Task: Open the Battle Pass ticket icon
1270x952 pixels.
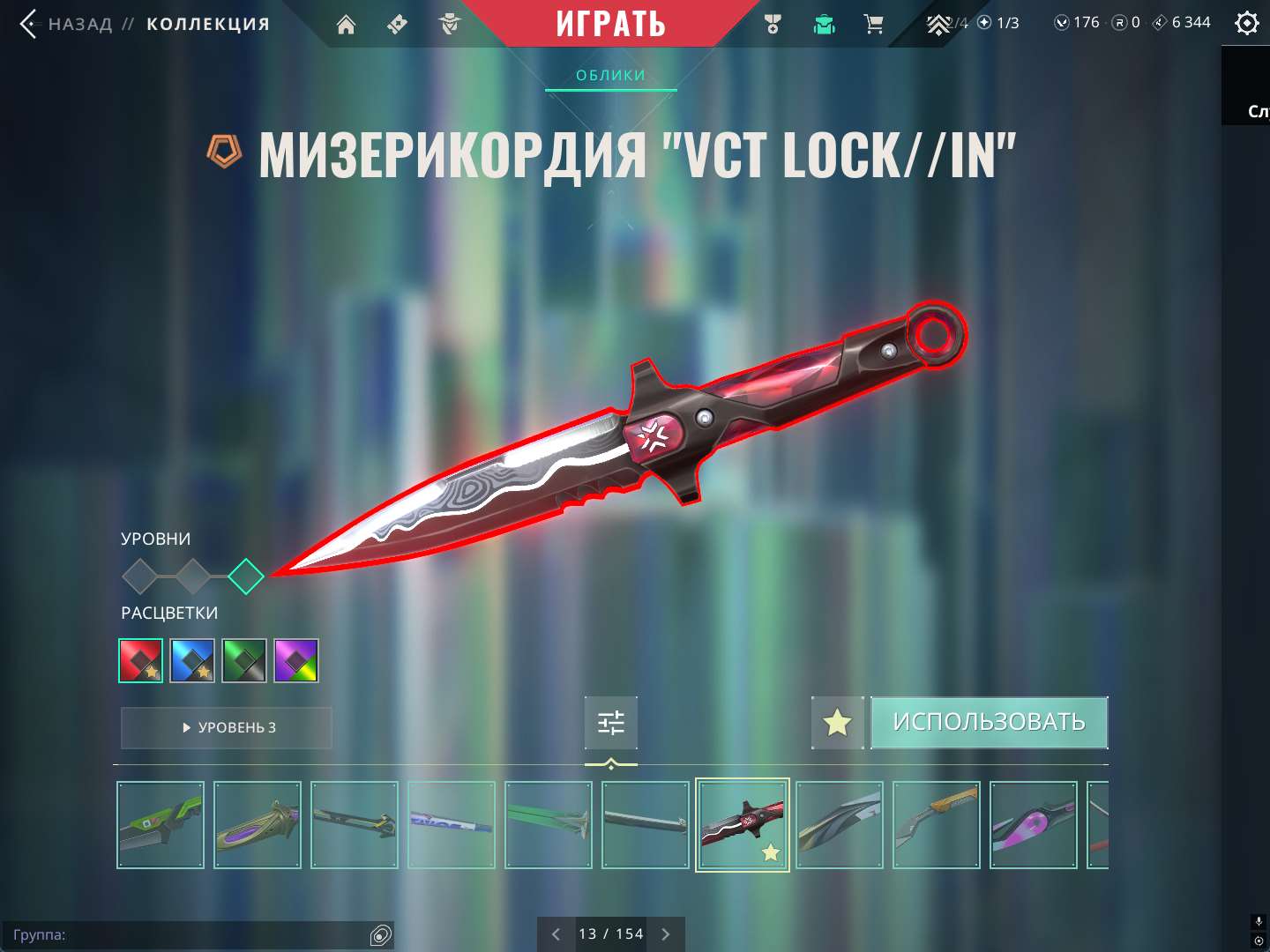Action: point(396,25)
